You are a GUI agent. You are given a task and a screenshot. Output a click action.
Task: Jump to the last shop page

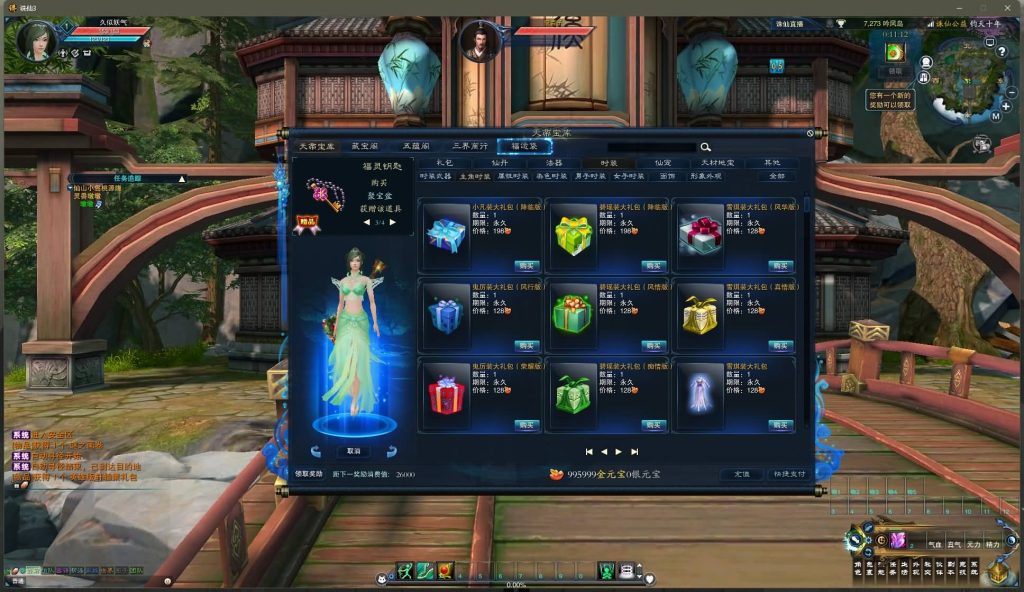click(634, 452)
